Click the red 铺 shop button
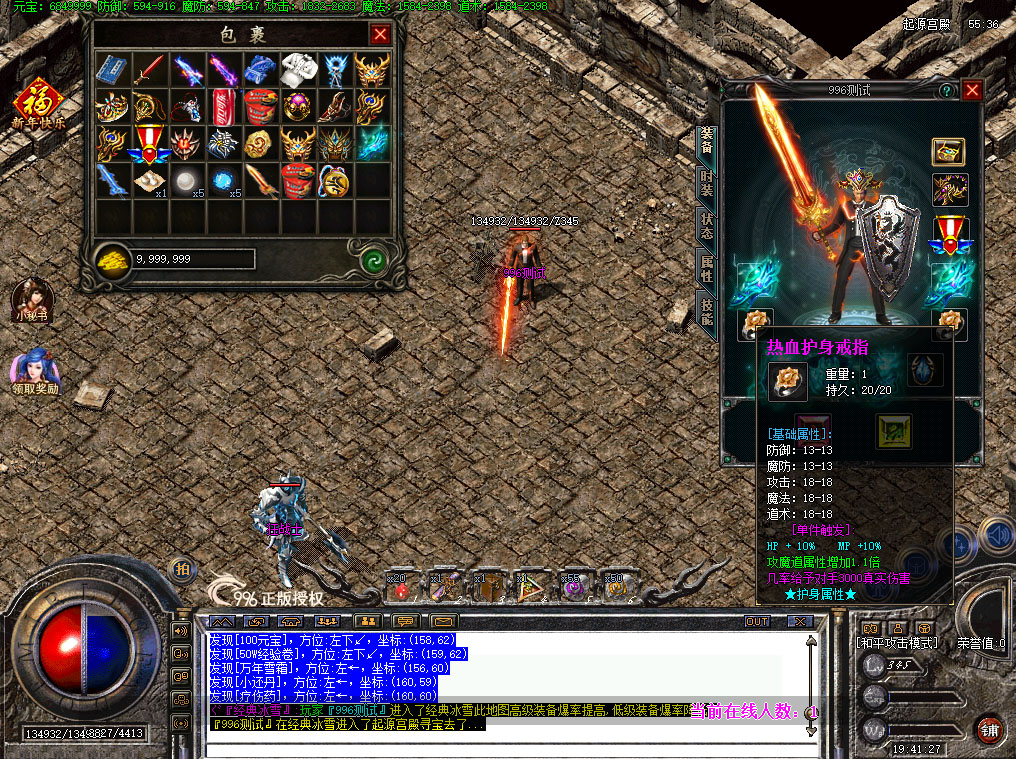1016x759 pixels. point(989,729)
